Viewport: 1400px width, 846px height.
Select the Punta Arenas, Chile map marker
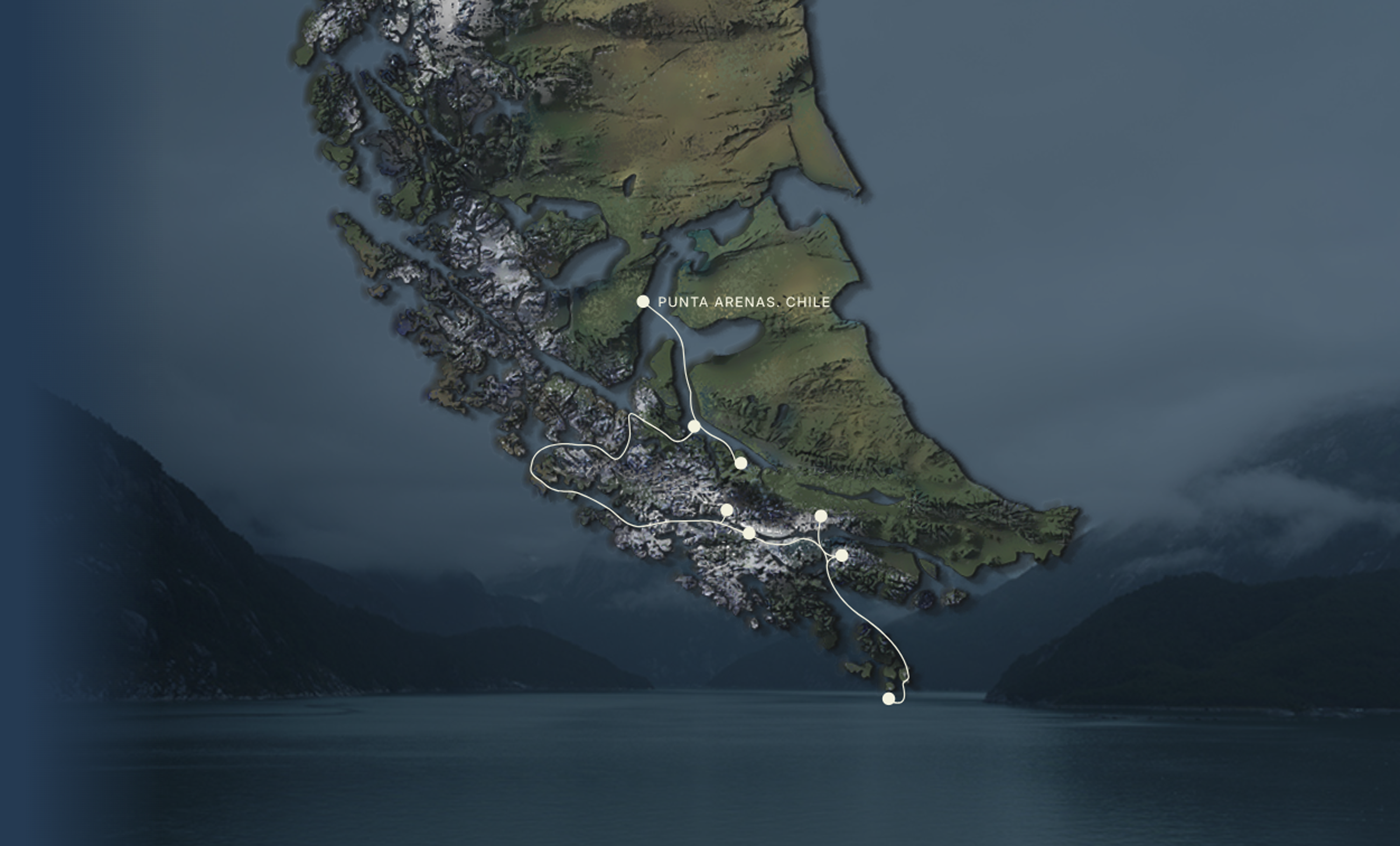point(642,301)
